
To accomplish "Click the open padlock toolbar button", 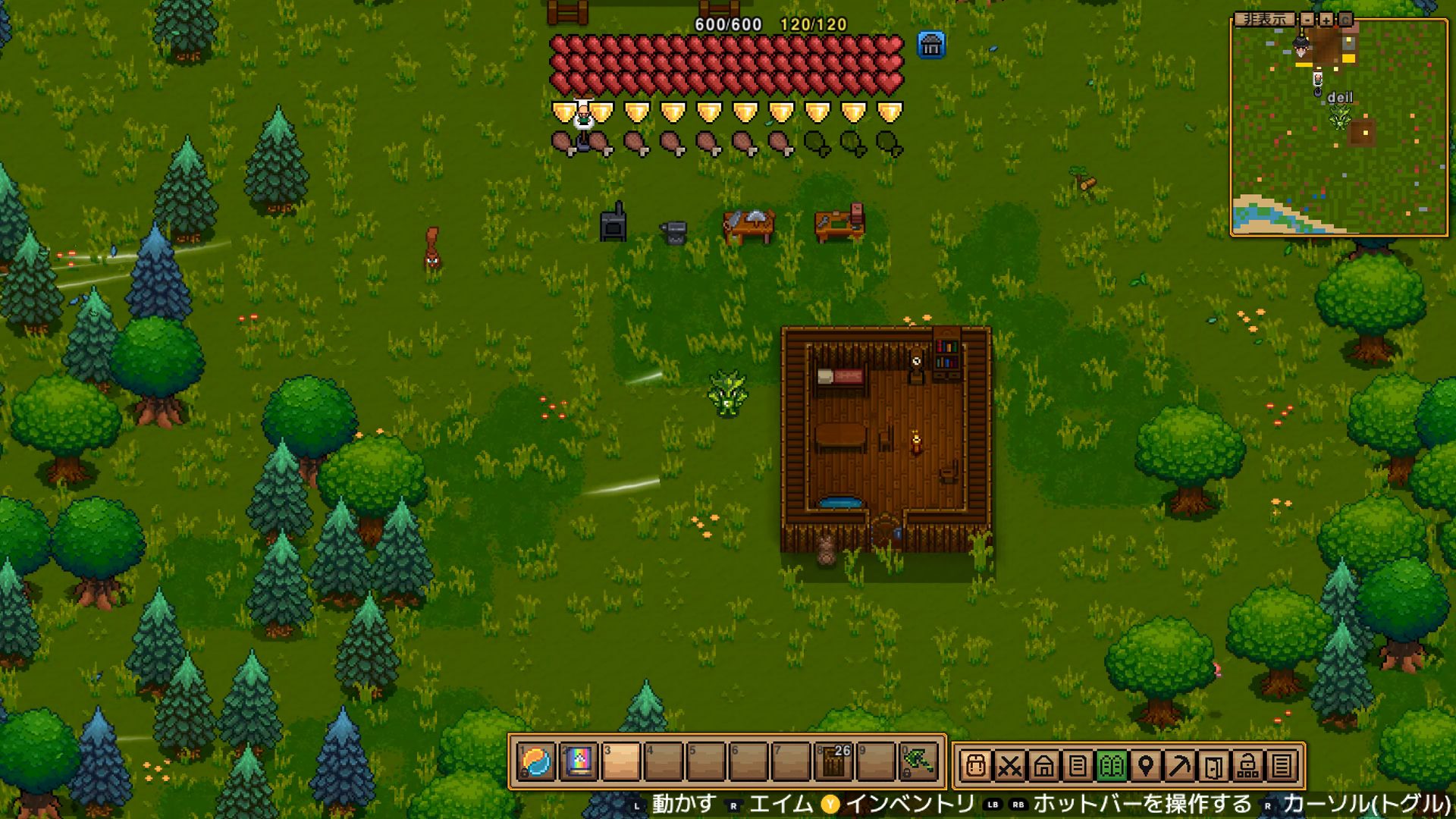I will click(x=1247, y=766).
